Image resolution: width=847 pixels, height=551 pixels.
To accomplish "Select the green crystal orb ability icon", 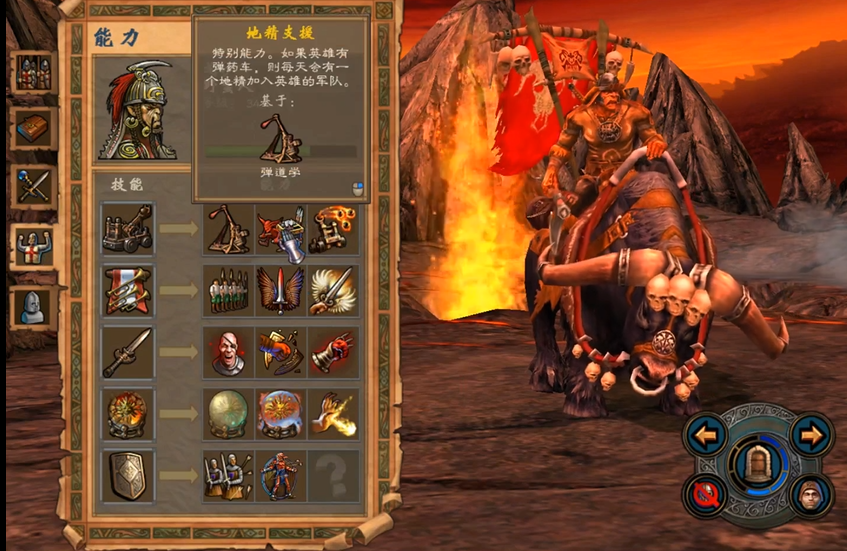I will (228, 413).
